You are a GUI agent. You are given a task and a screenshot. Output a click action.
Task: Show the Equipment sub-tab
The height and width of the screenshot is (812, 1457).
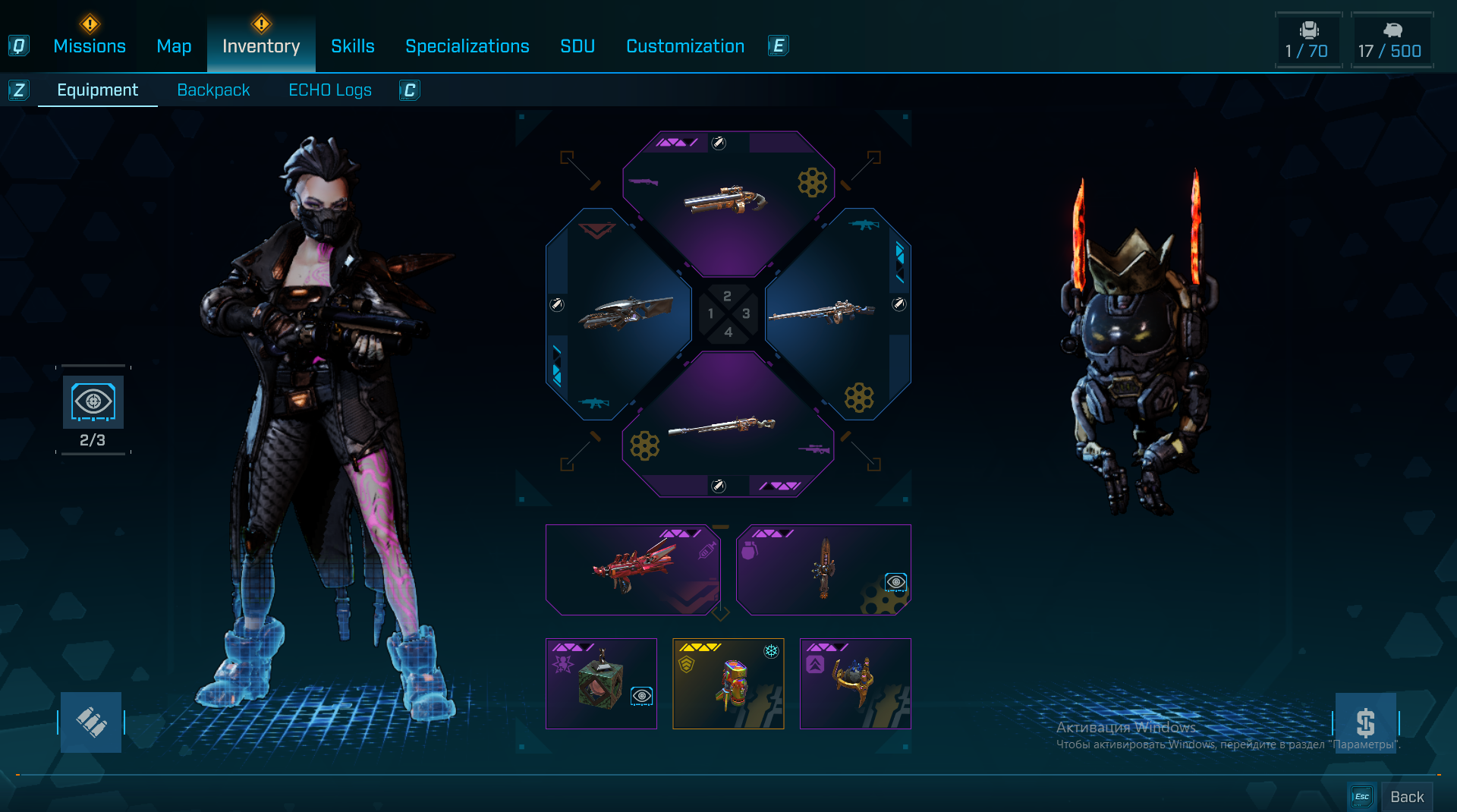[x=98, y=90]
